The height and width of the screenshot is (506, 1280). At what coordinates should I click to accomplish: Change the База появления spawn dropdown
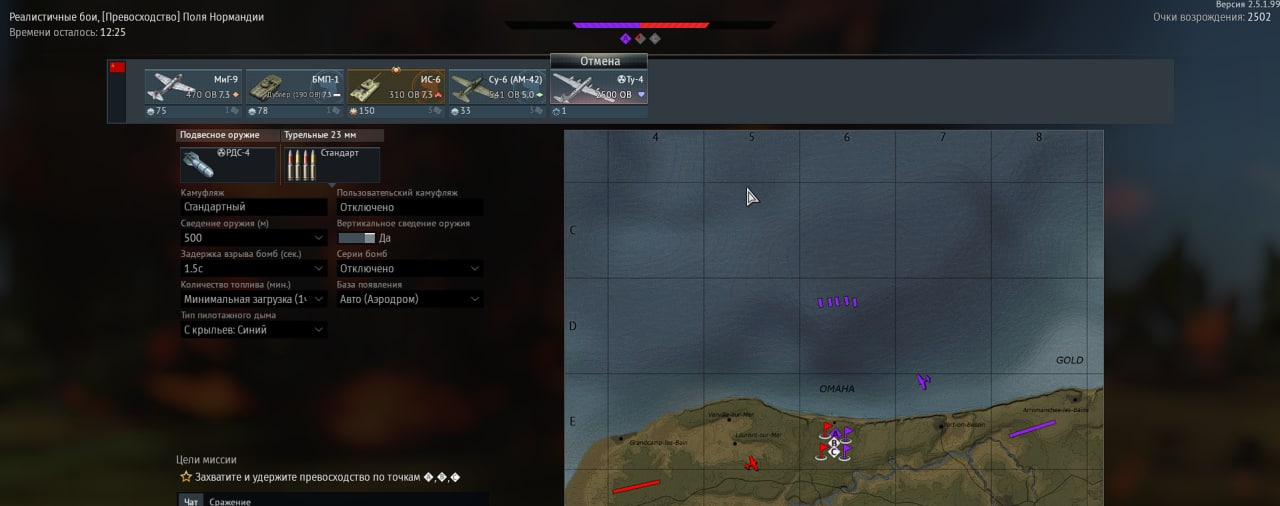pos(409,299)
